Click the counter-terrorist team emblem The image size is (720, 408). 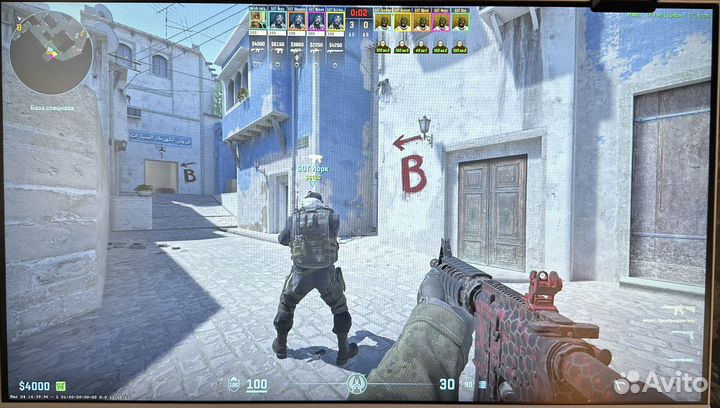(x=357, y=384)
